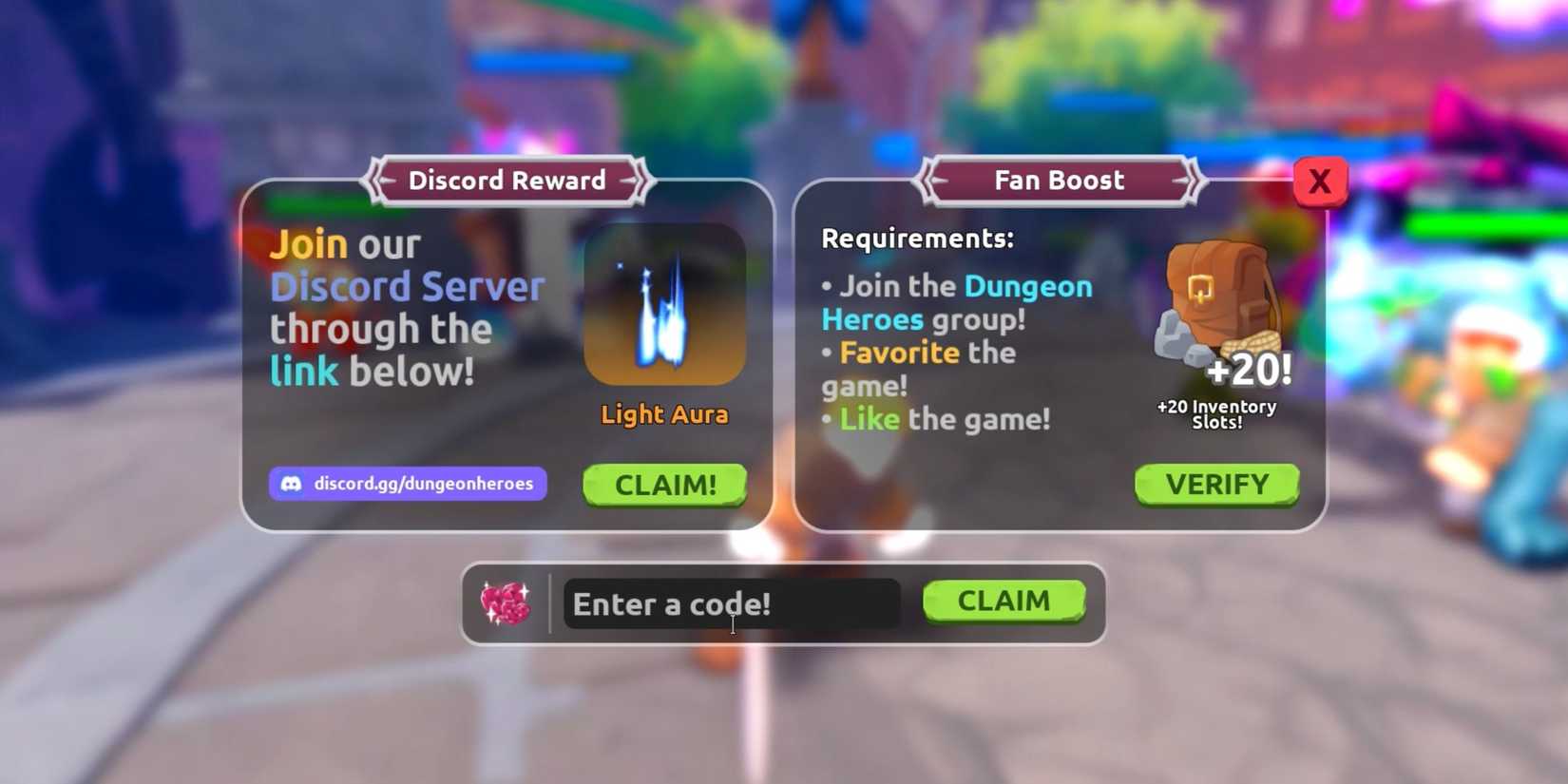Open the discord.gg/dungeonheroes link
This screenshot has width=1568, height=784.
click(x=407, y=484)
